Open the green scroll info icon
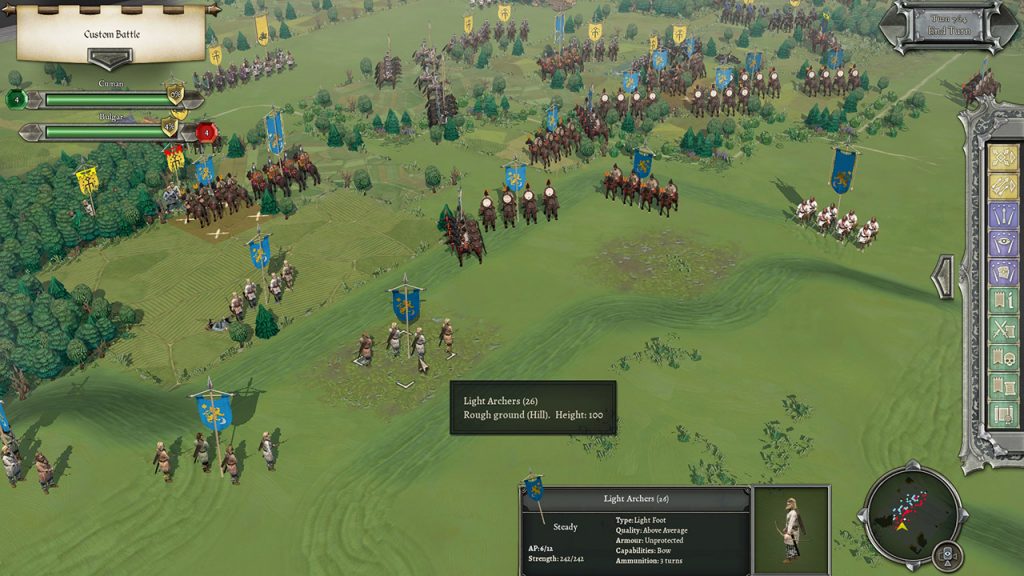The image size is (1024, 576). pos(1002,301)
